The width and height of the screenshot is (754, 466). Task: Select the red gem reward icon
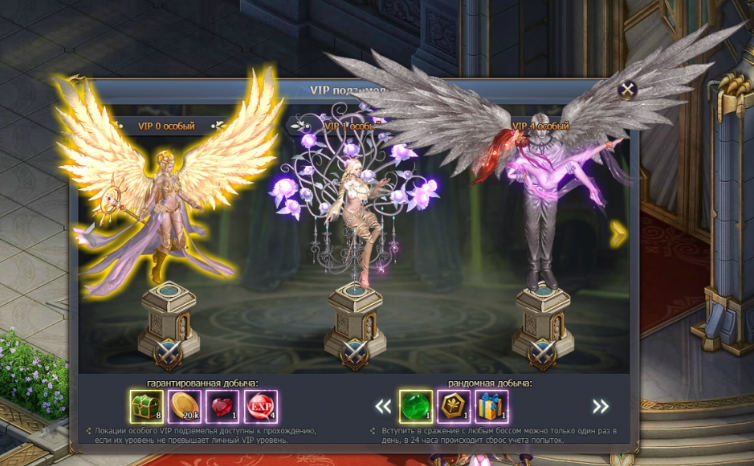(x=223, y=406)
